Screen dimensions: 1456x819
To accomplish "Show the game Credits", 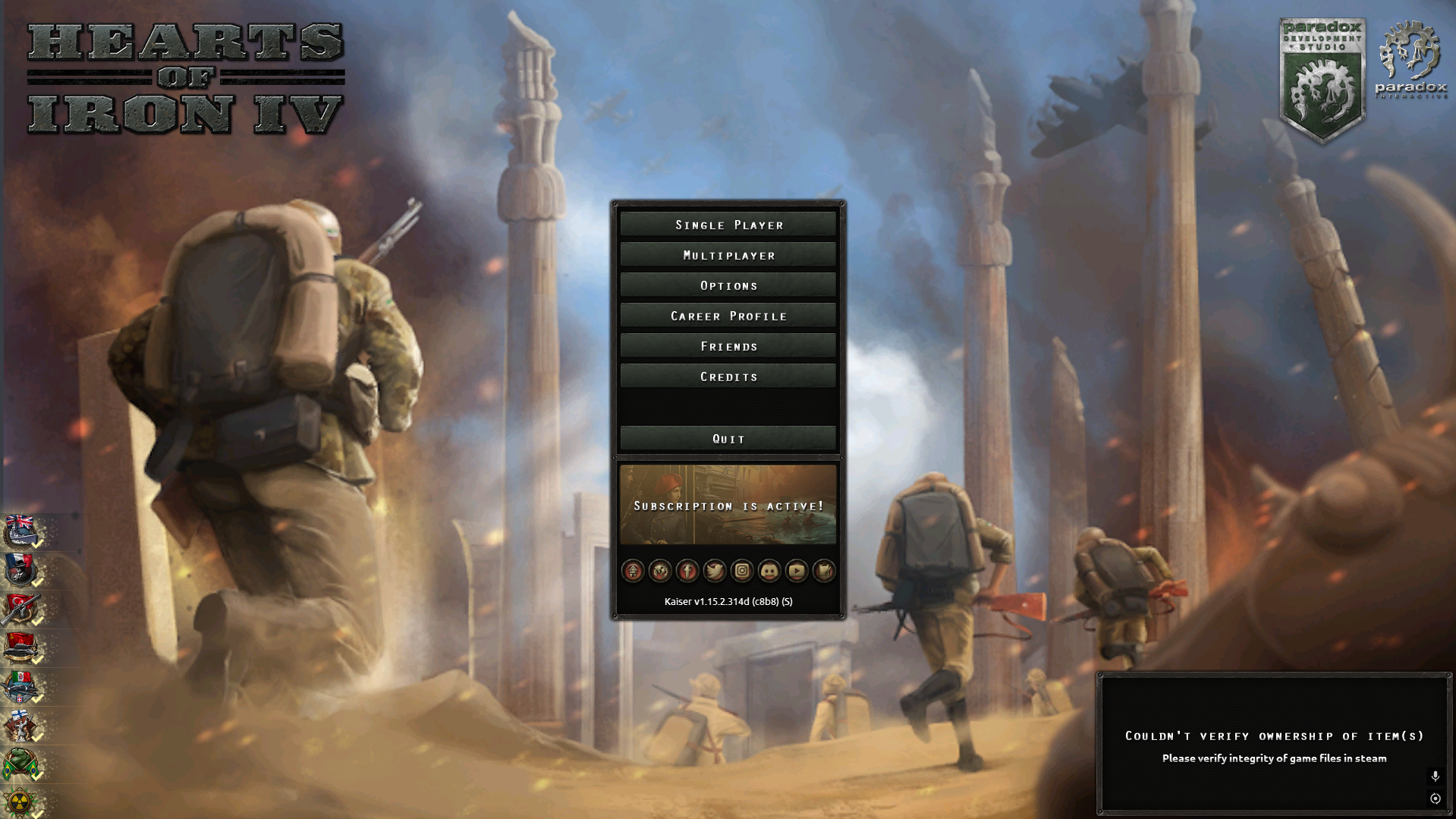I will (728, 376).
